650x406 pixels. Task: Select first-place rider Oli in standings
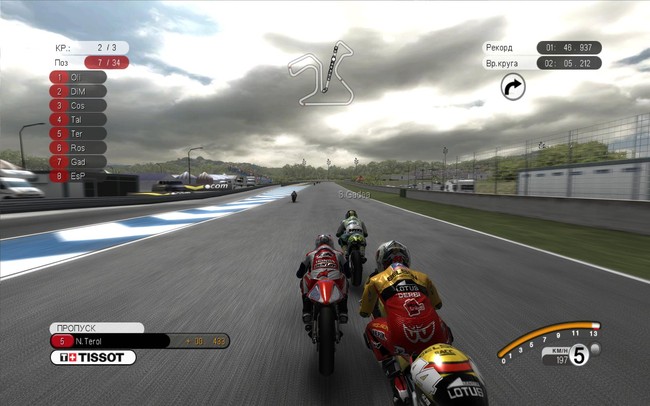(x=78, y=77)
